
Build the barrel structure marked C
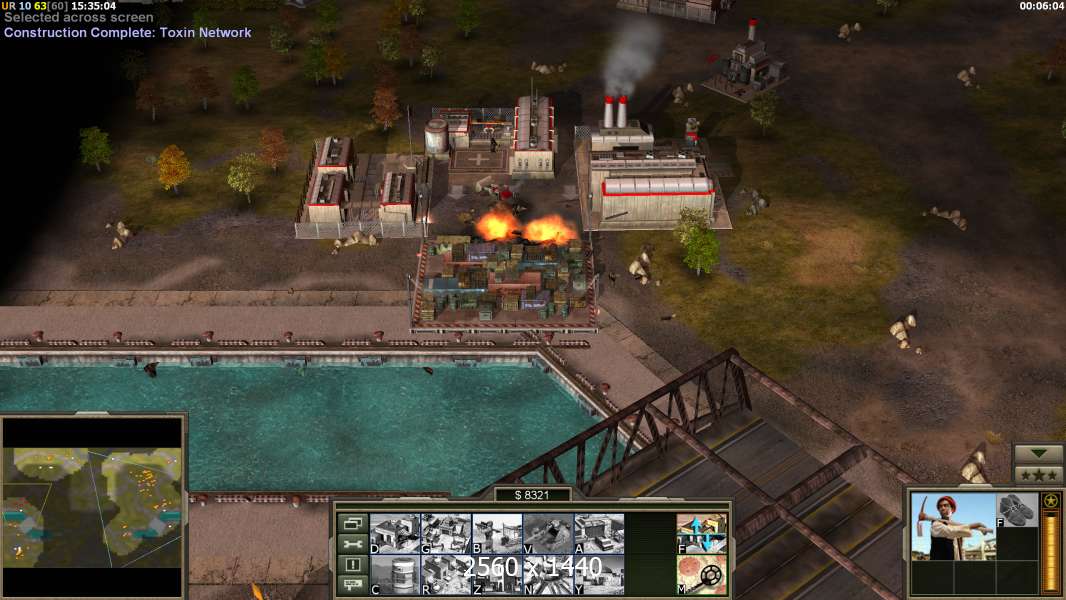pos(394,574)
